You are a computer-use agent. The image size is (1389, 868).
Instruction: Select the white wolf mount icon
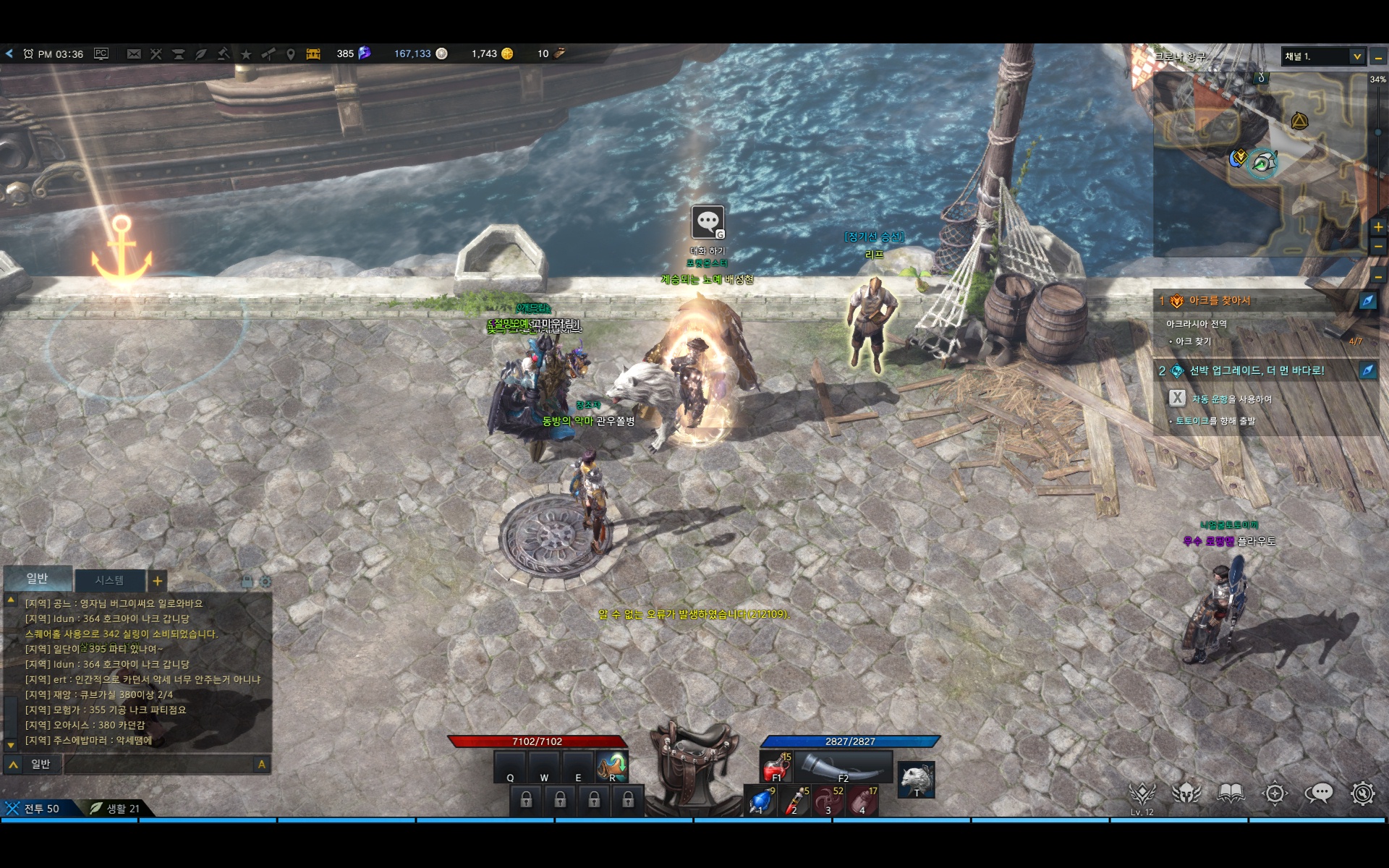[917, 779]
